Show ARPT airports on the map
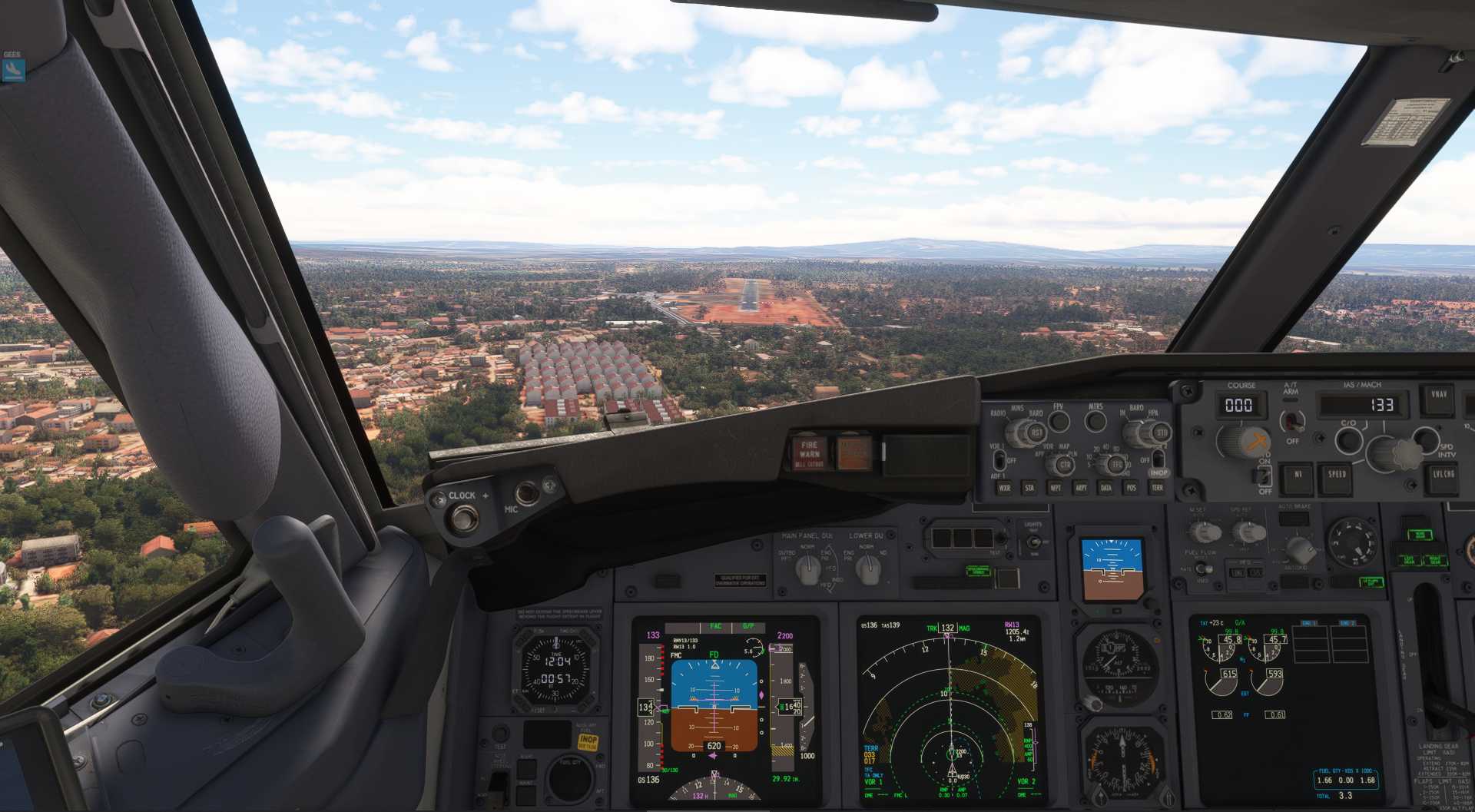 (1081, 487)
